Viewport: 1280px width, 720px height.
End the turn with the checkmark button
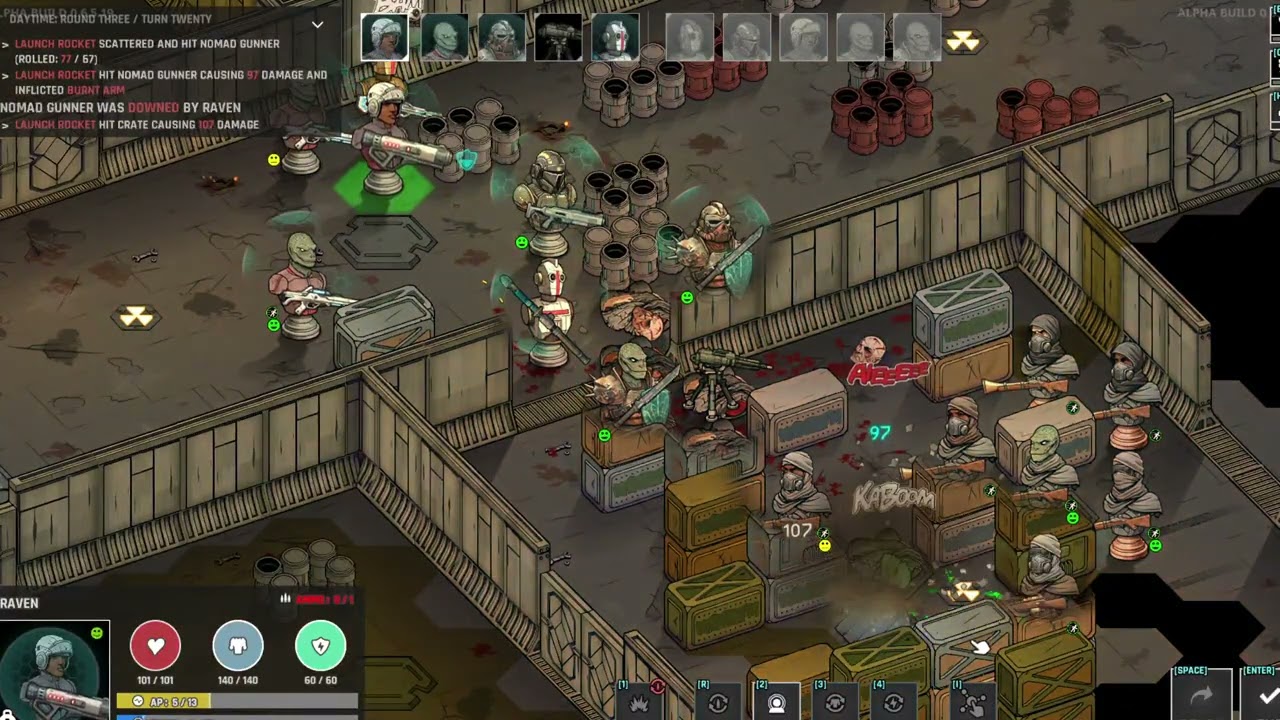click(x=1267, y=695)
